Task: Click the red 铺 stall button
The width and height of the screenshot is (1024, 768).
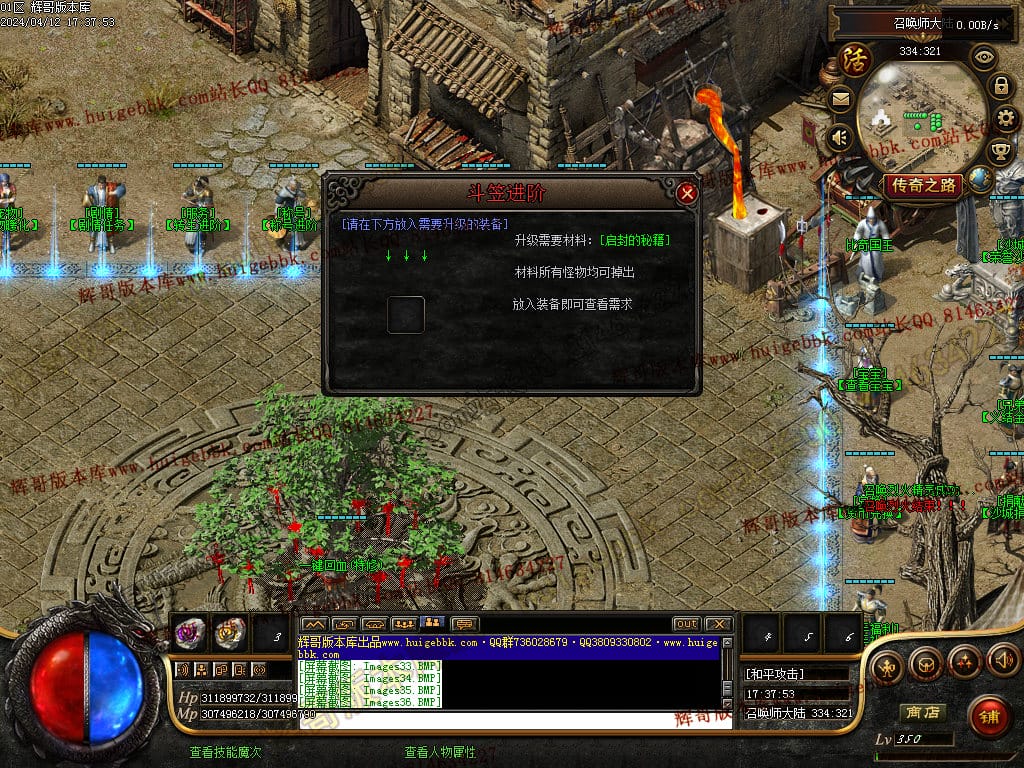Action: (988, 716)
